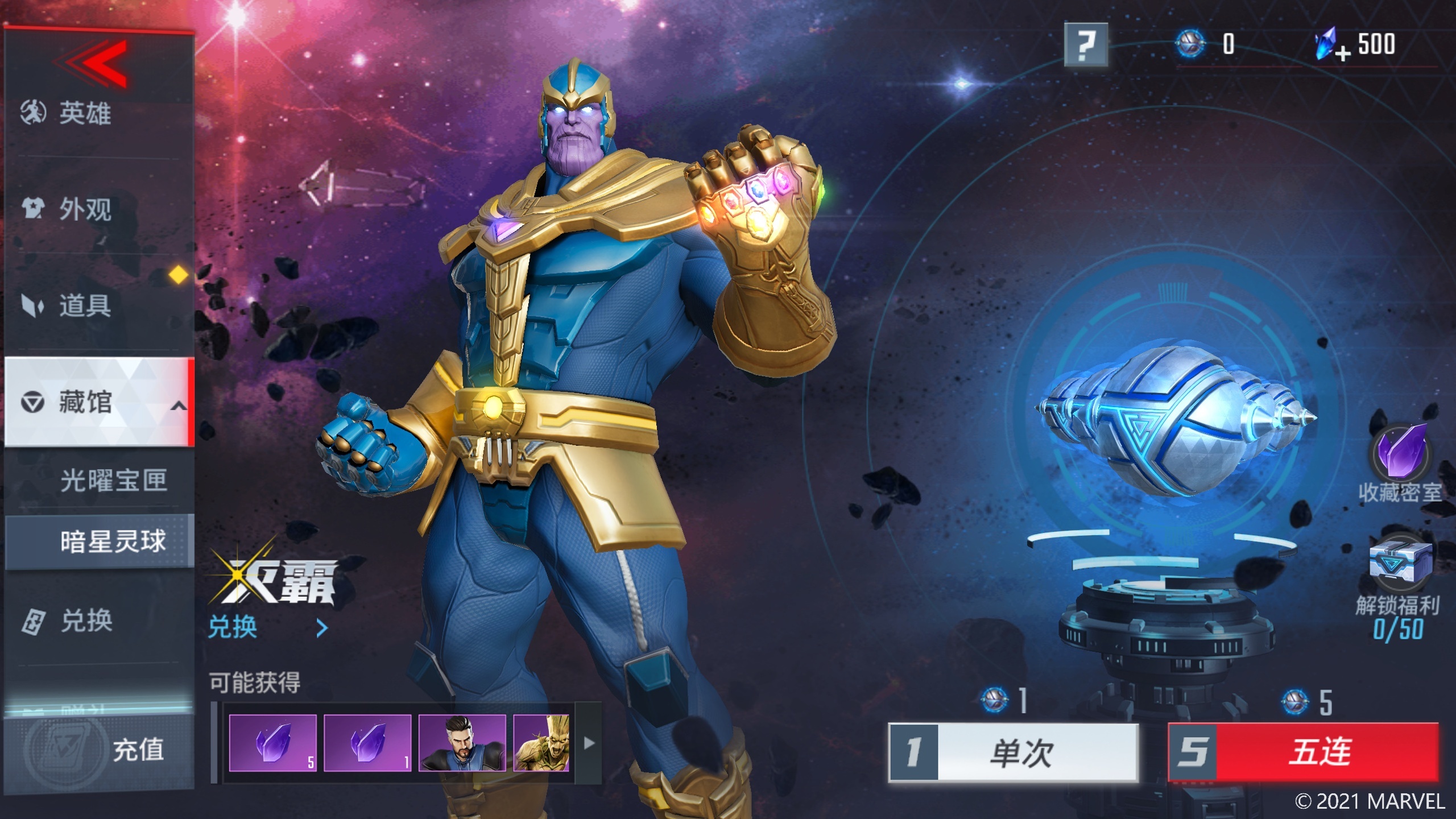1456x819 pixels.
Task: Select the 光曜宝匣 sub-tab
Action: 113,481
